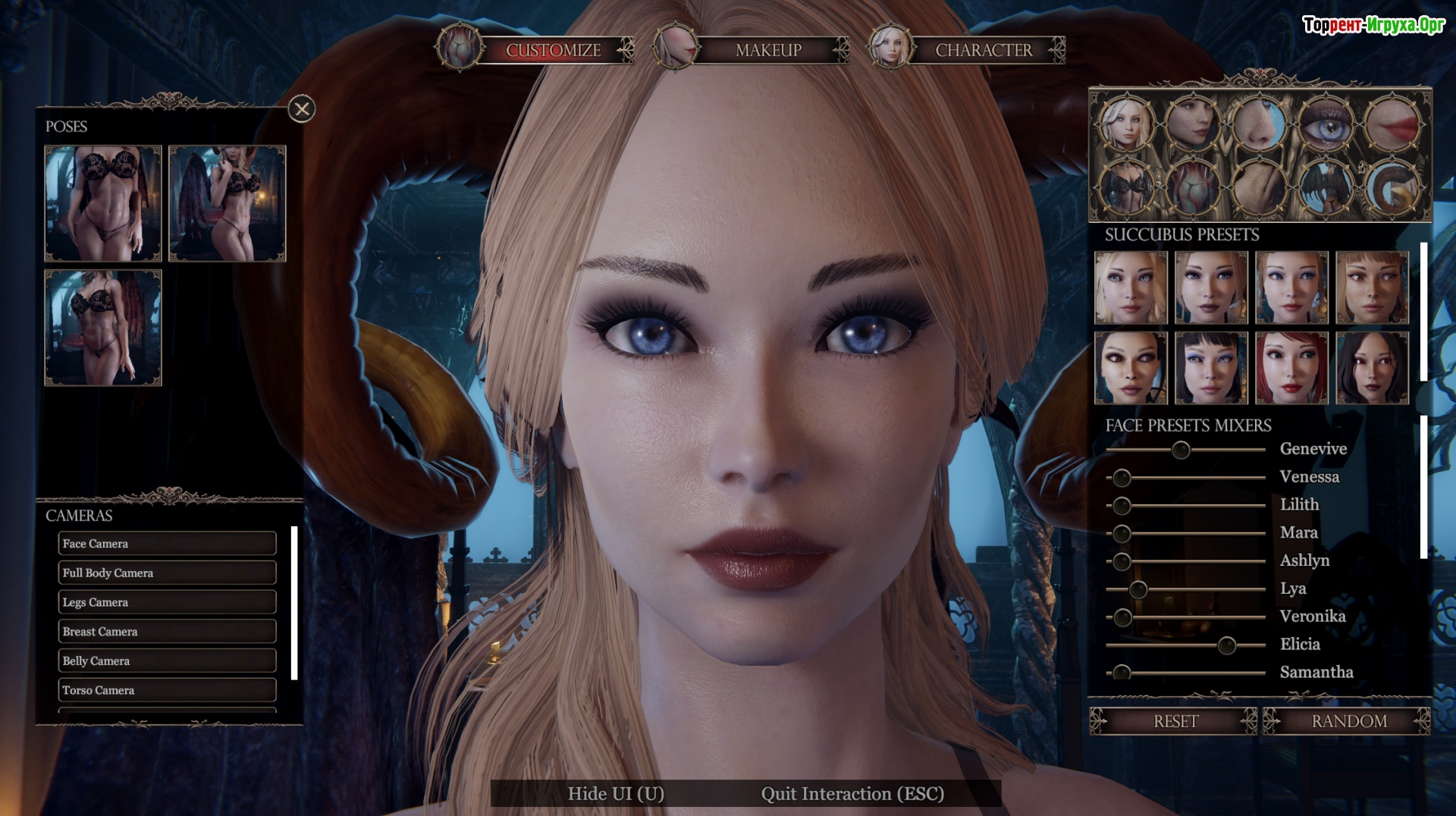Switch to Full Body Camera
The image size is (1456, 816).
(x=167, y=573)
